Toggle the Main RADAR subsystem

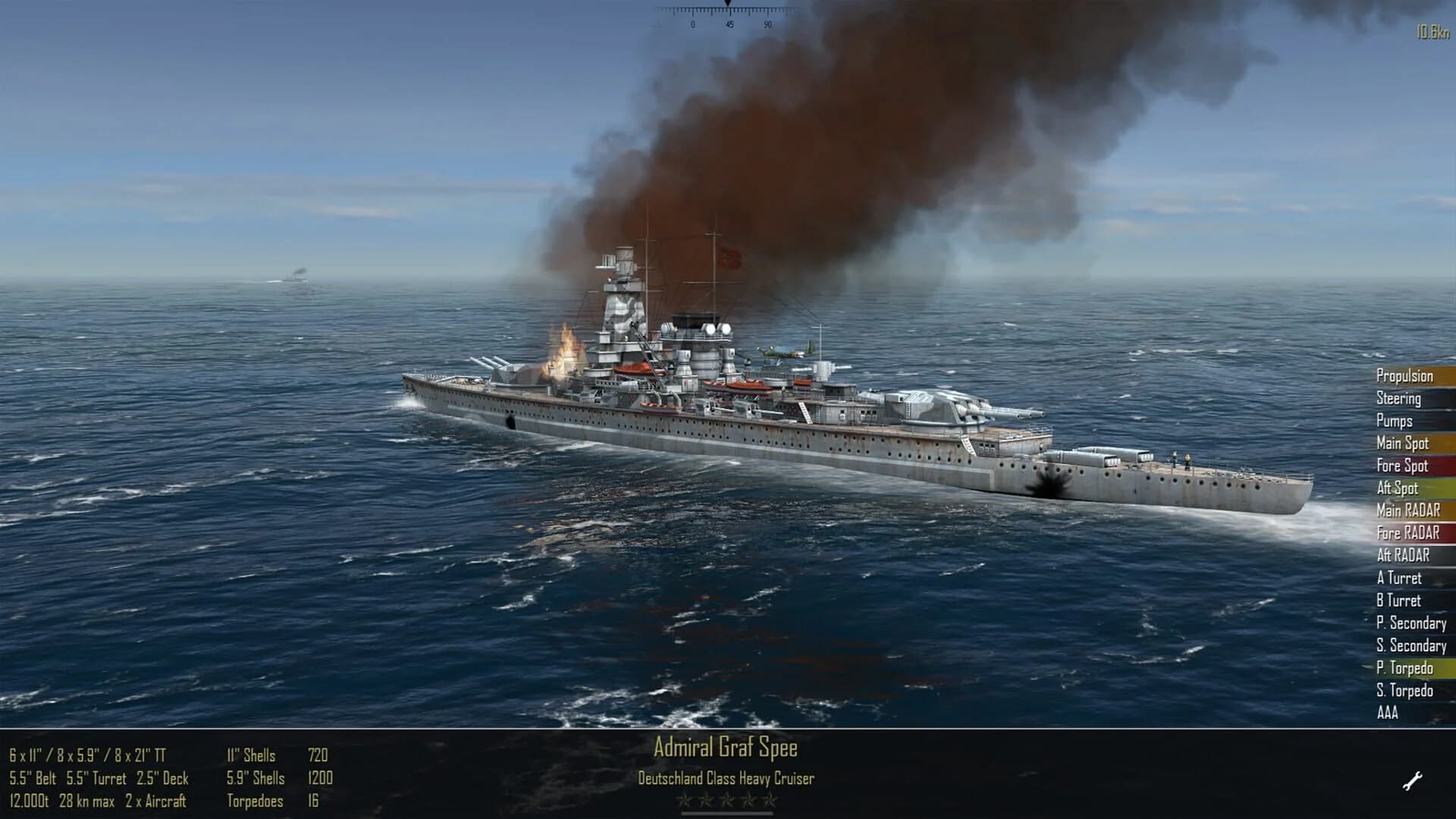click(1406, 511)
